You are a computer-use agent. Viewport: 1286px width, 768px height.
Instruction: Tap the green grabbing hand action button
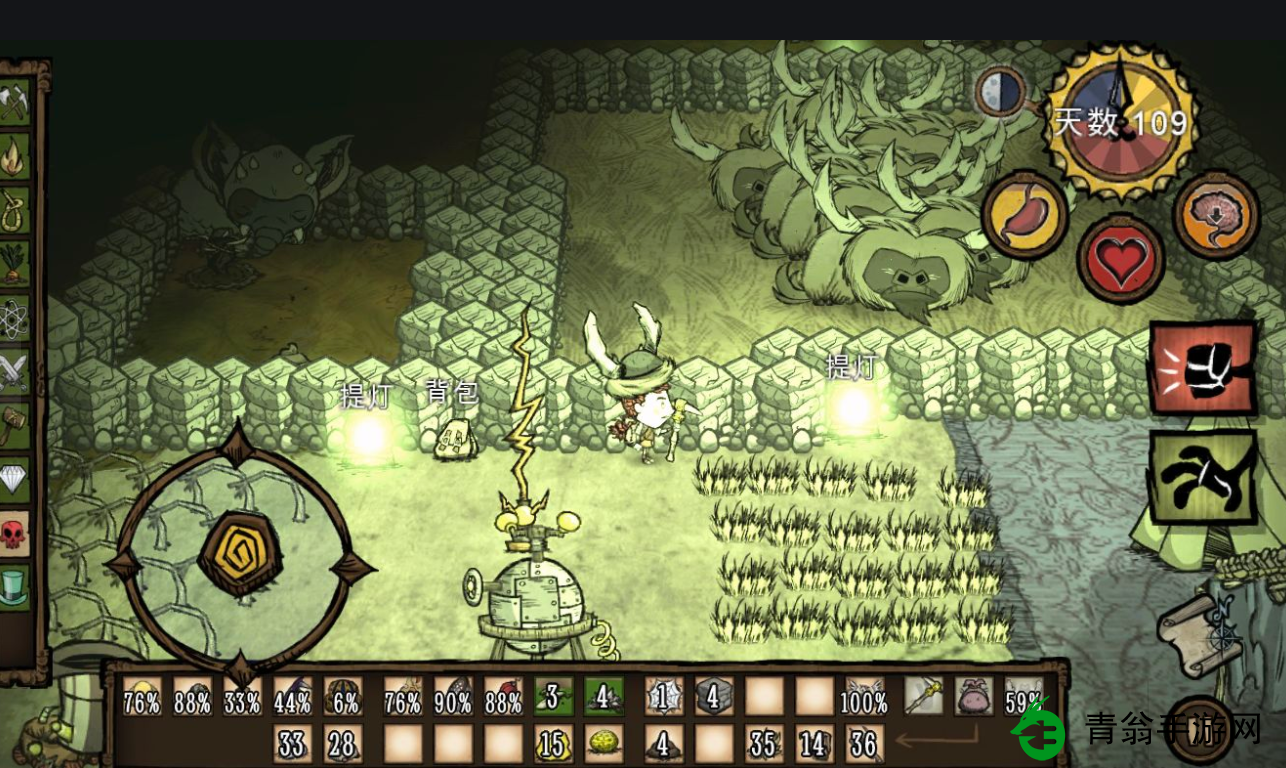click(1202, 477)
